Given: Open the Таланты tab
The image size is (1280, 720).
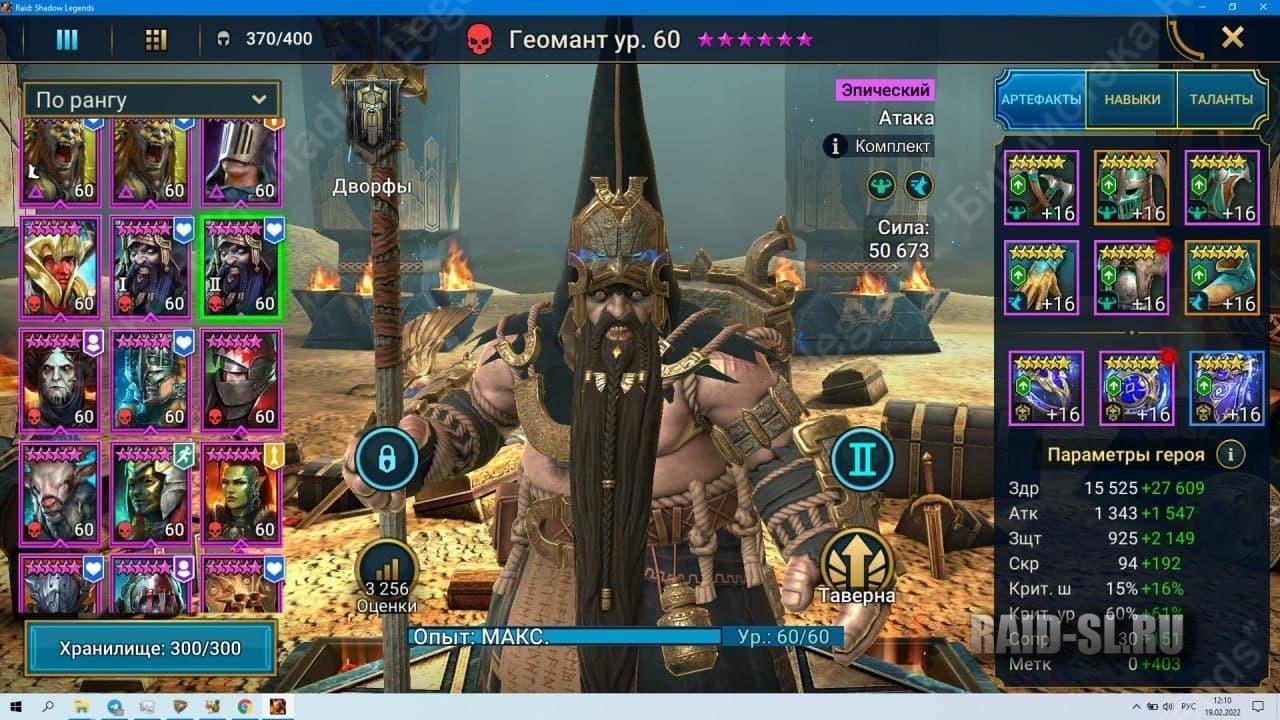Looking at the screenshot, I should (x=1221, y=100).
